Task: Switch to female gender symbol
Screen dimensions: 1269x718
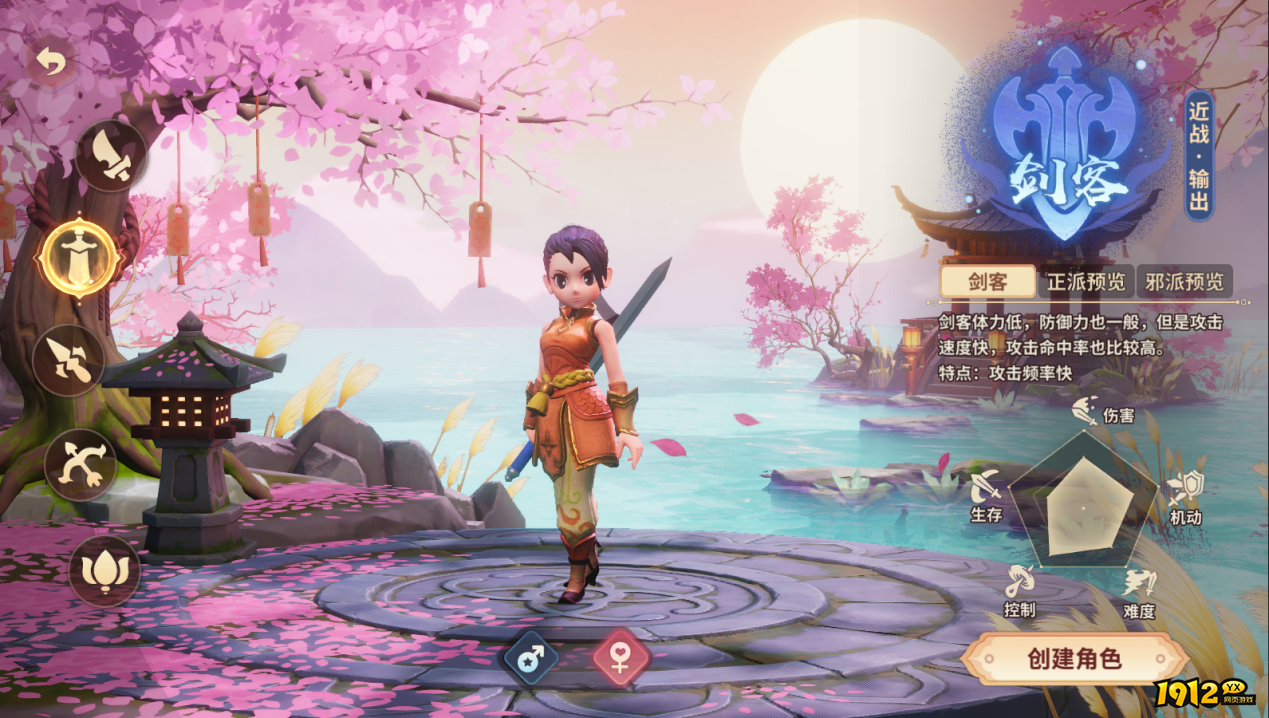Action: pos(621,659)
